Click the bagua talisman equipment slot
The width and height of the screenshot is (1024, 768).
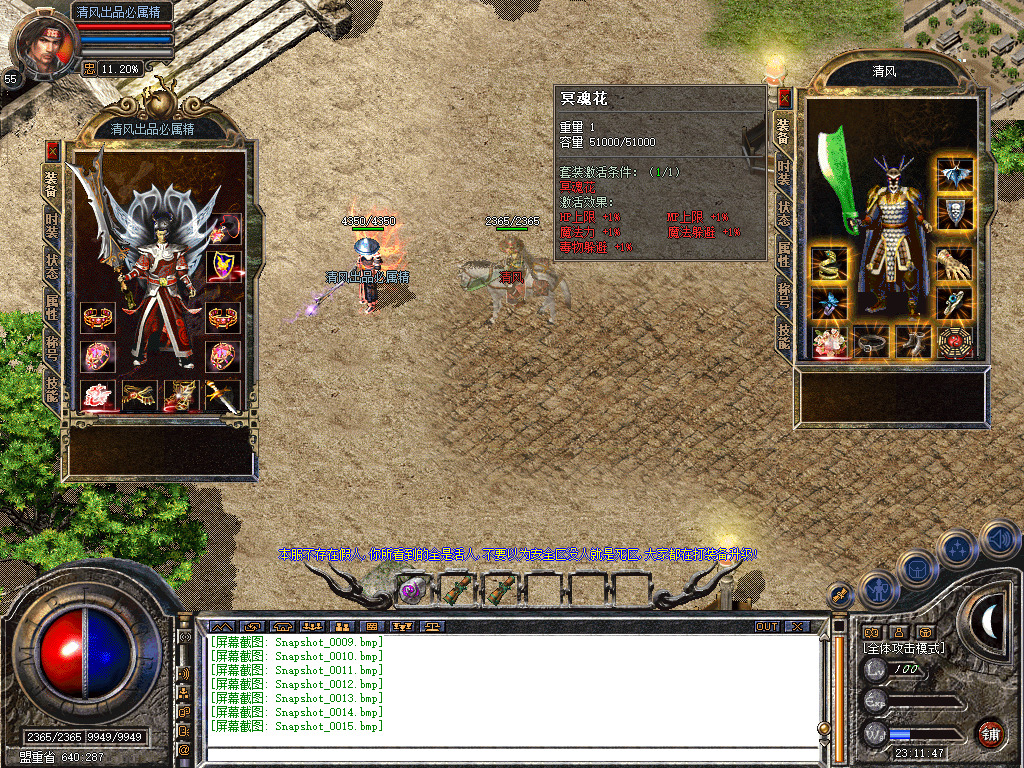(955, 342)
